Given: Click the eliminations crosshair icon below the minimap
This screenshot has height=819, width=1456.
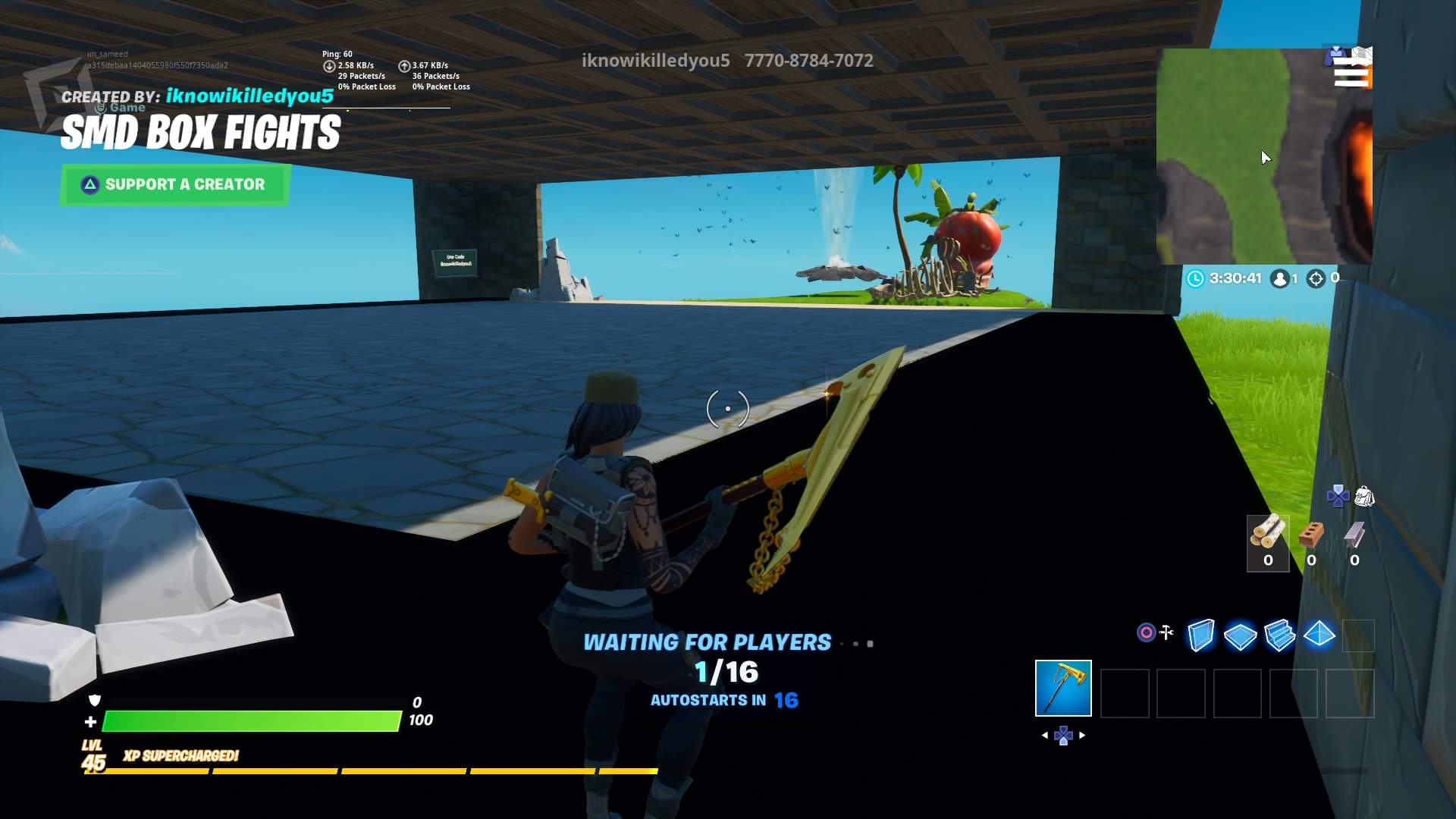Looking at the screenshot, I should (1315, 278).
